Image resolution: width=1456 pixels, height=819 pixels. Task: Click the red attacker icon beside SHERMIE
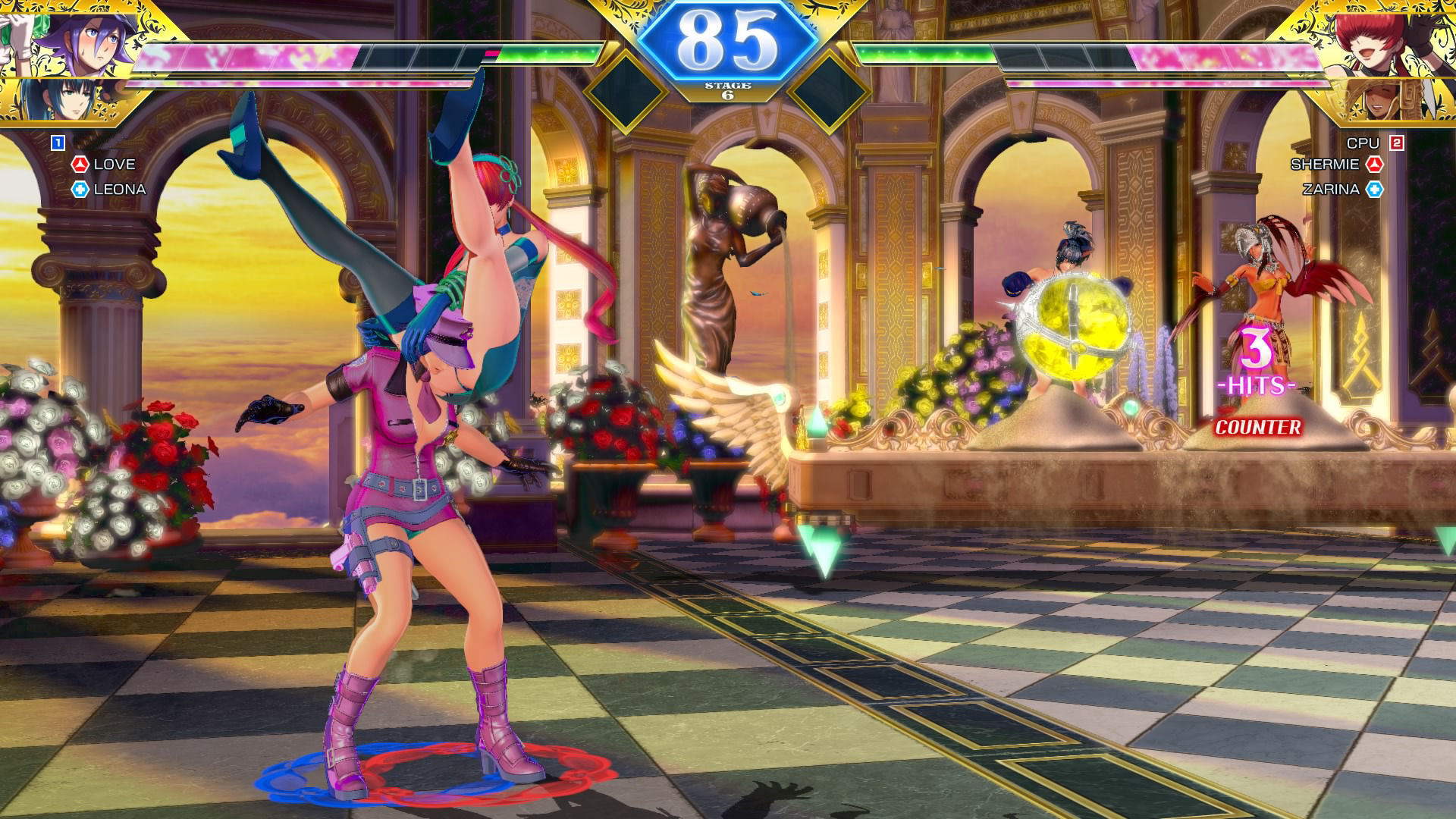(x=1374, y=165)
